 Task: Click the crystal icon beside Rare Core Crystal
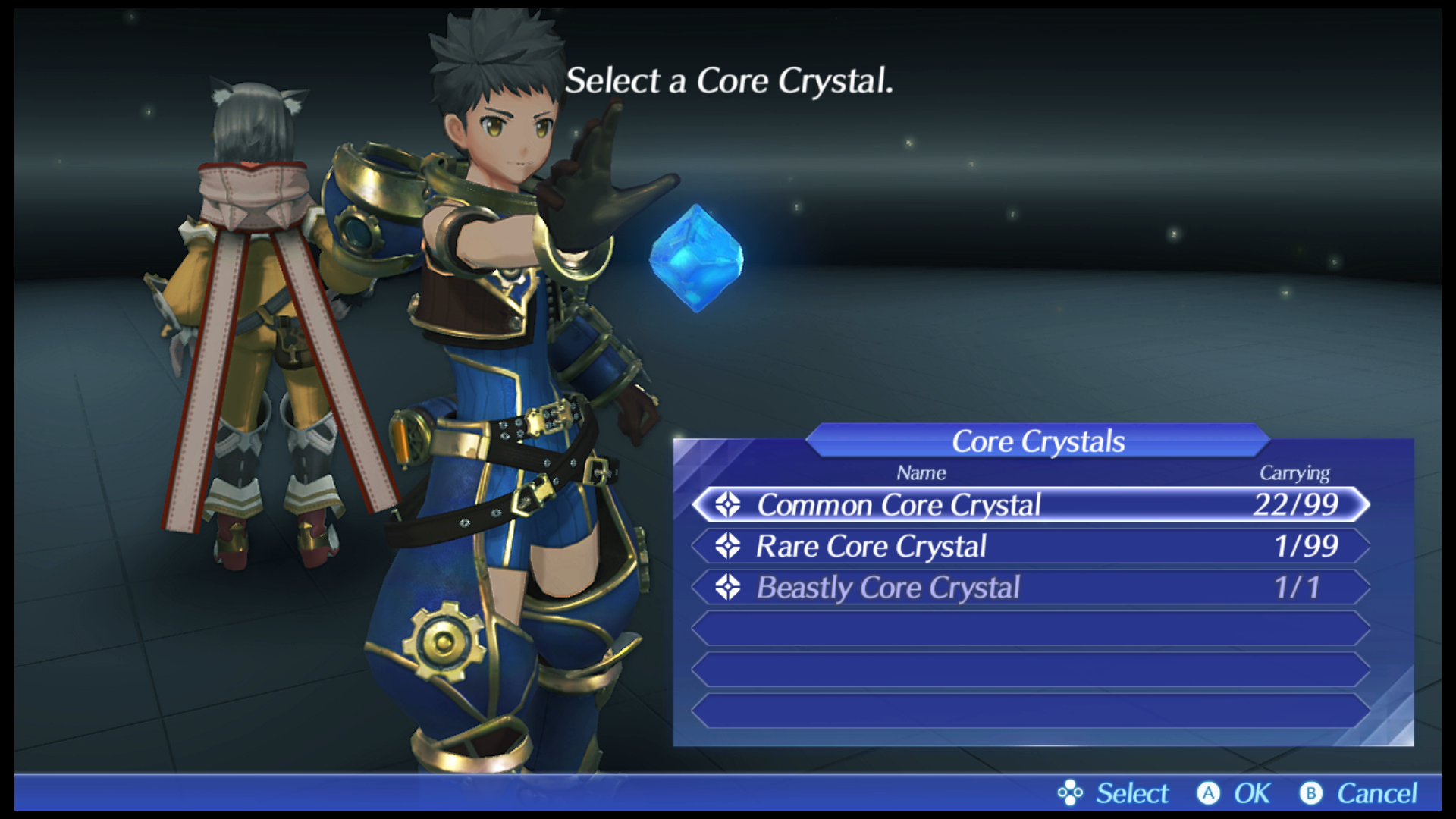(x=729, y=546)
